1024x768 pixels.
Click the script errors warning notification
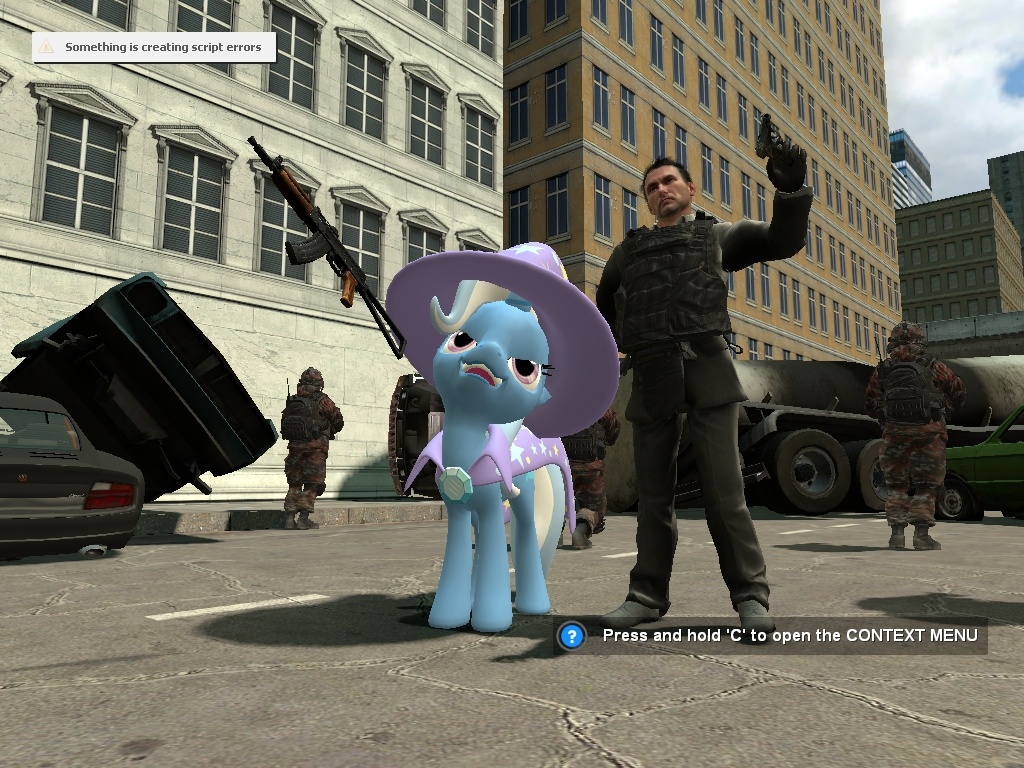click(154, 47)
